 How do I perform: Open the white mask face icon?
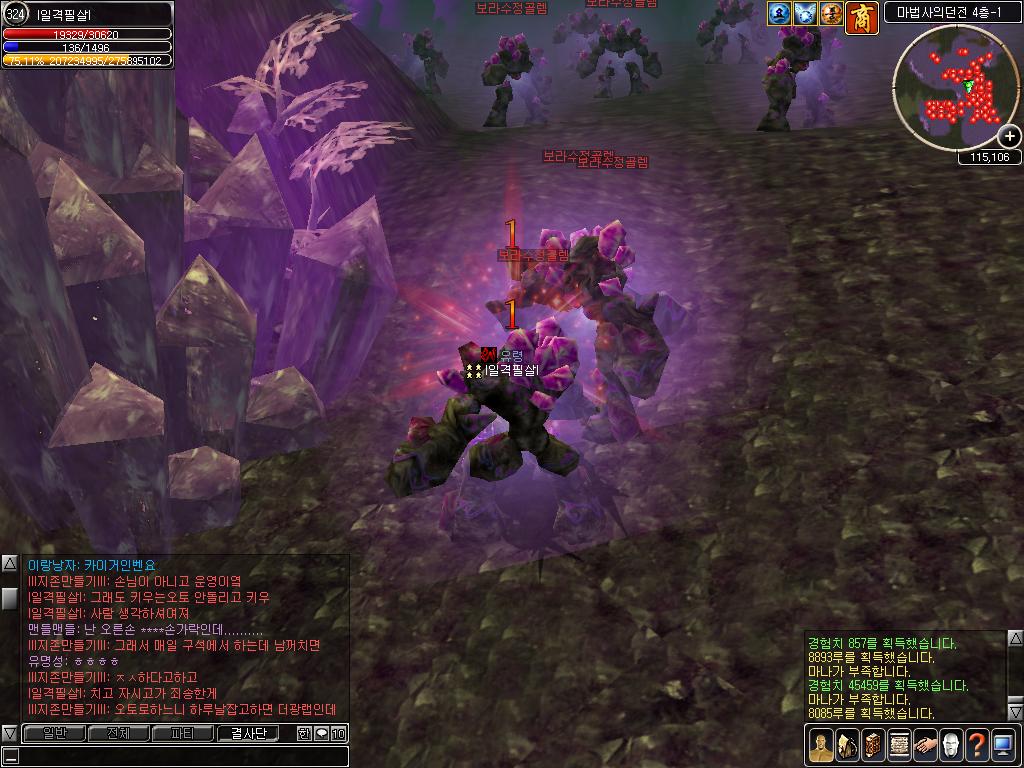coord(951,745)
